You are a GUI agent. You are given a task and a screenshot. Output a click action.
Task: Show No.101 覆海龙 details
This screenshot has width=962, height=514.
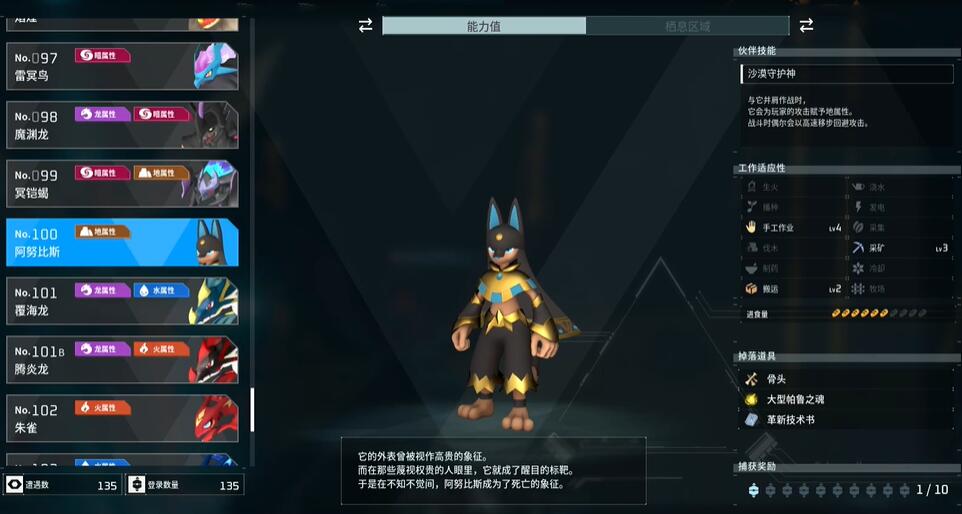tap(122, 301)
